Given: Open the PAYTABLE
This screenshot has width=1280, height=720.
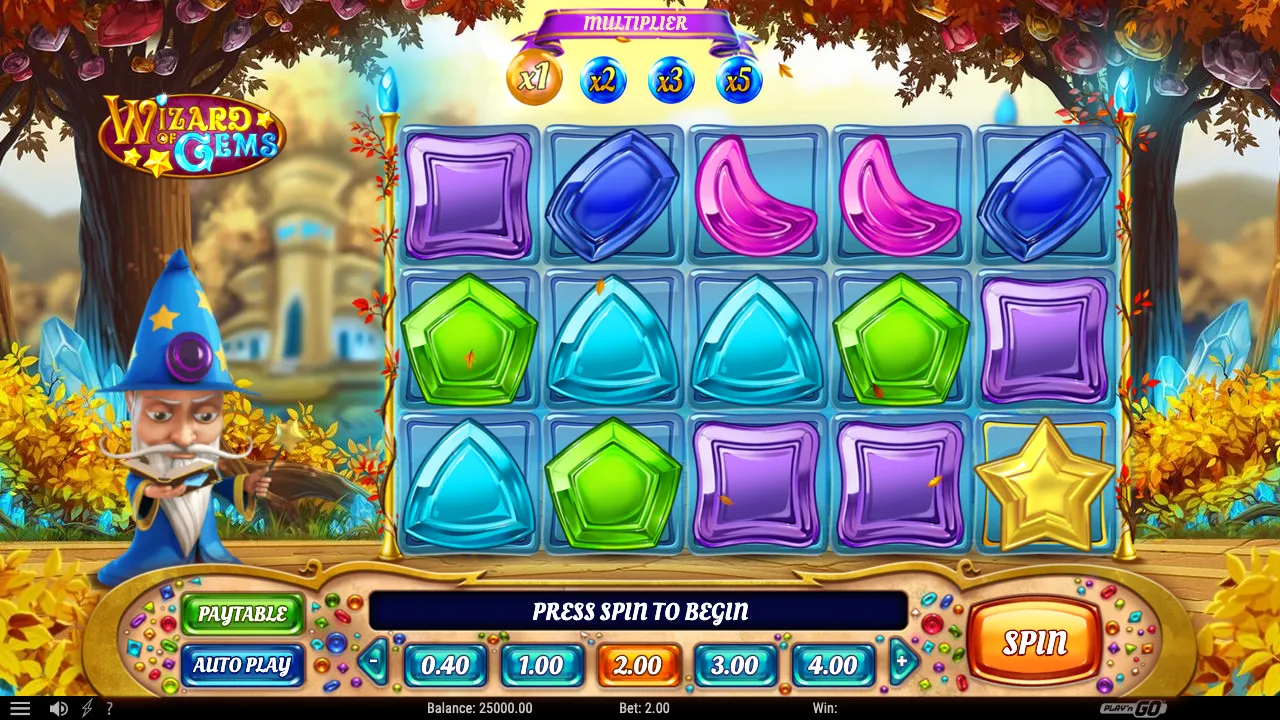Looking at the screenshot, I should click(242, 615).
